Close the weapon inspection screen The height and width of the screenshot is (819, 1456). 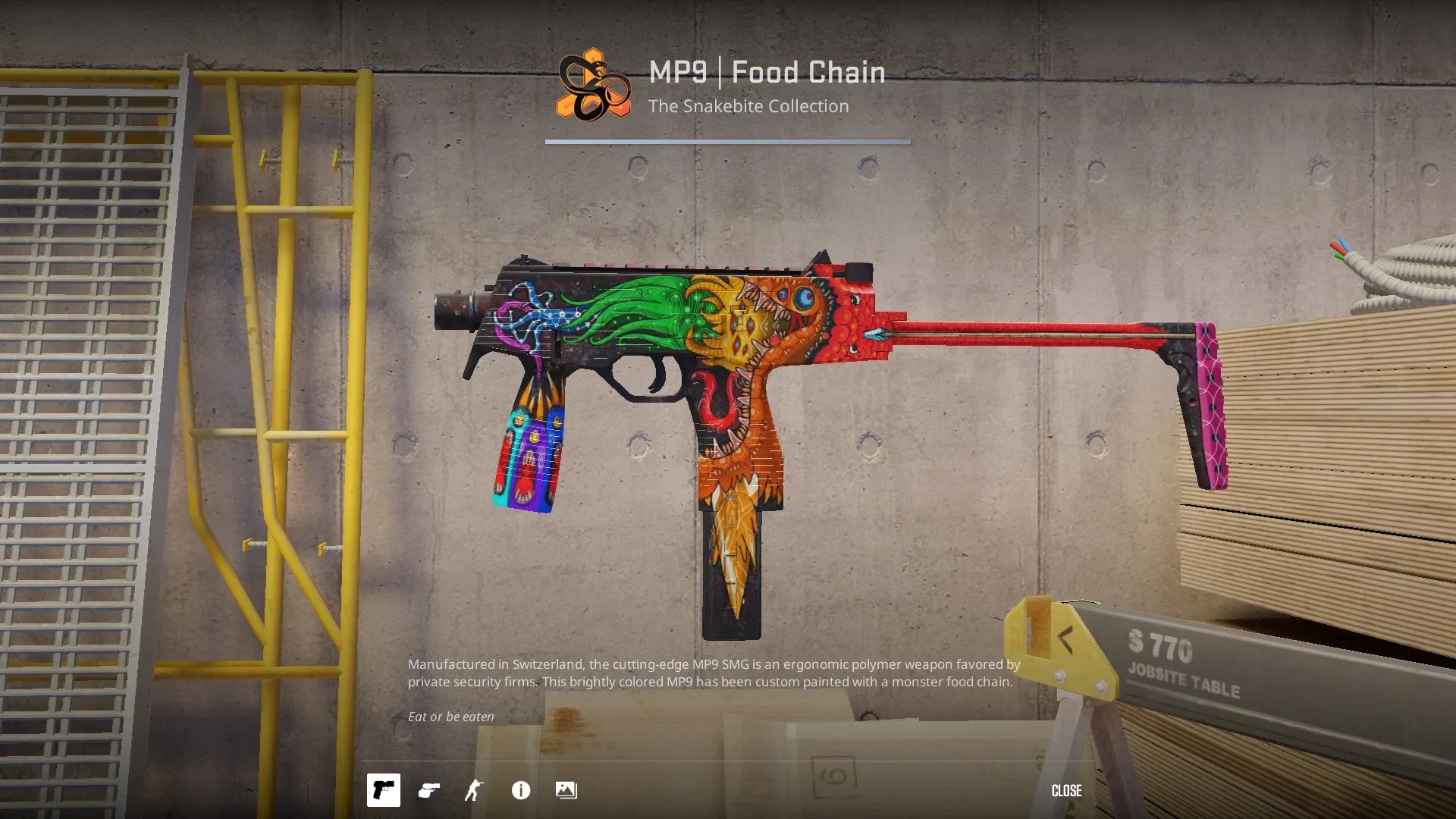click(x=1066, y=790)
